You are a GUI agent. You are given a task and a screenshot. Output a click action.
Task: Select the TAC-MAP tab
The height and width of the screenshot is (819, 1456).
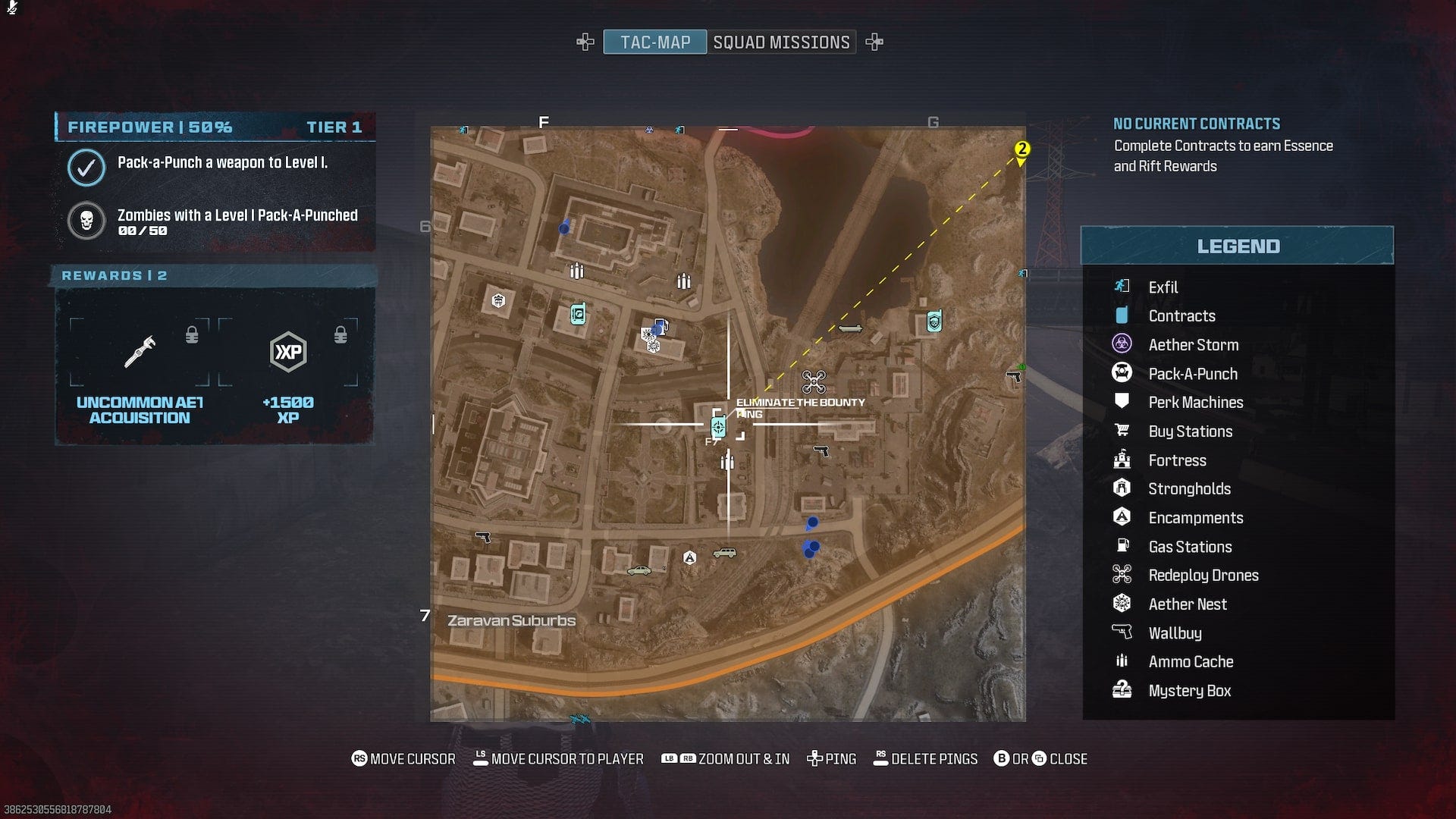pyautogui.click(x=654, y=42)
